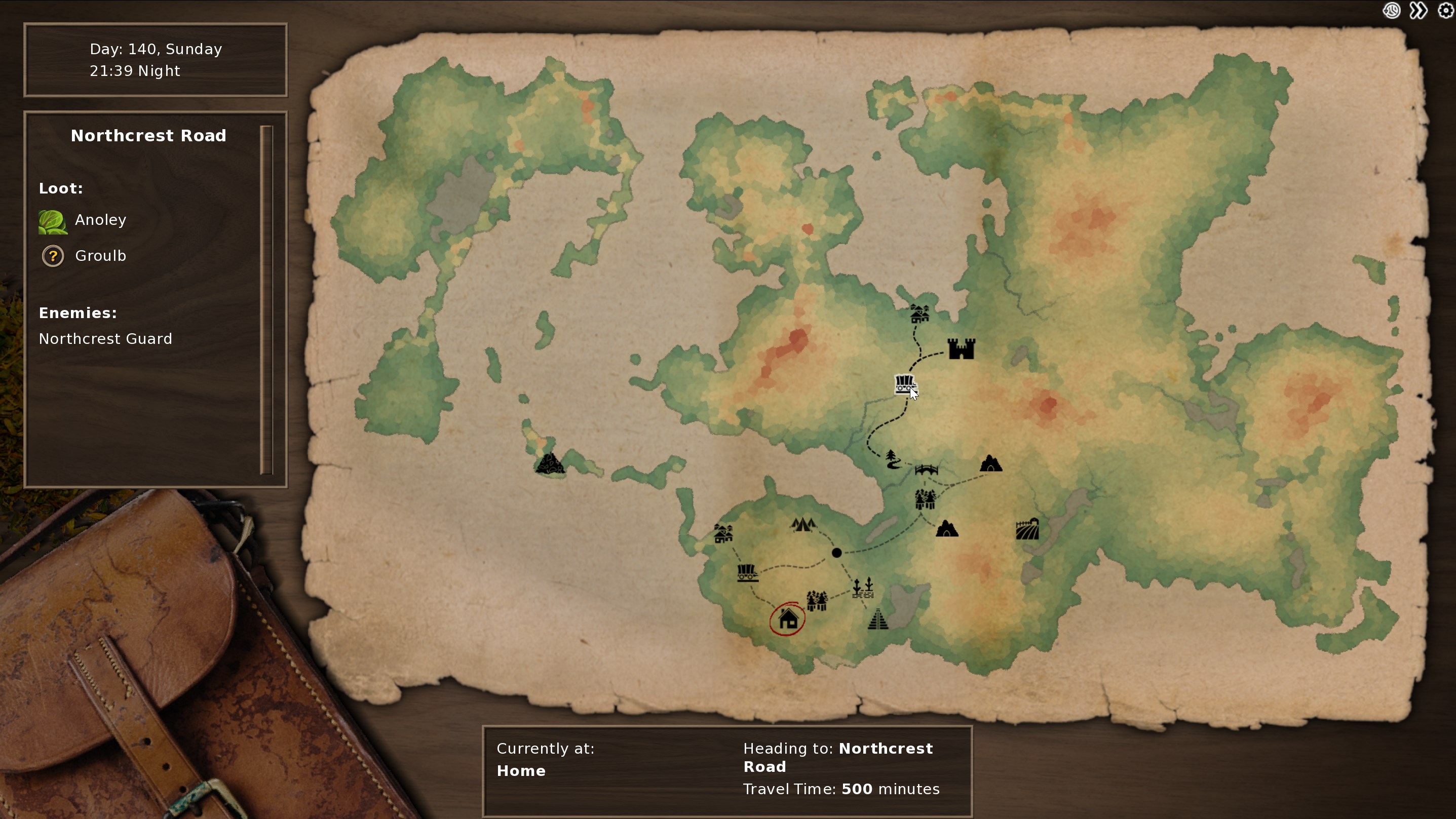1456x819 pixels.
Task: Click the clock with circular arrow icon
Action: [1392, 11]
